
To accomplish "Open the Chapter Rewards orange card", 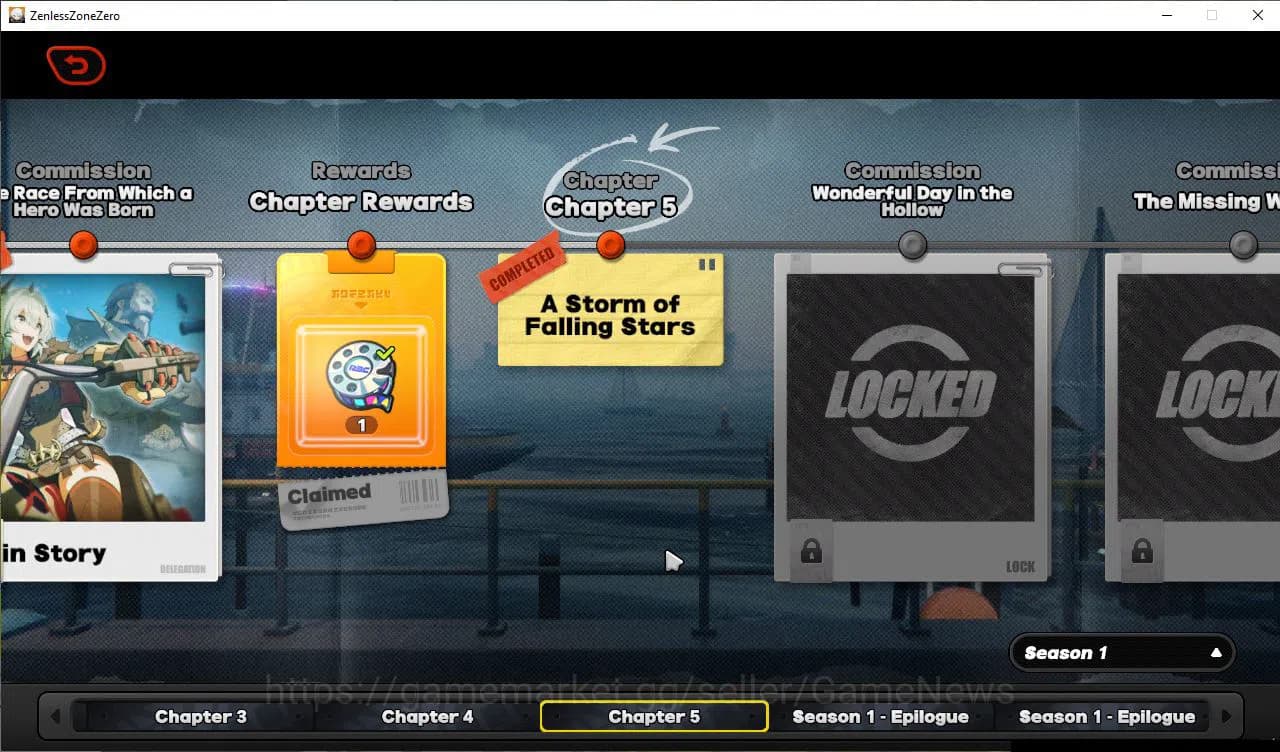I will pyautogui.click(x=361, y=370).
